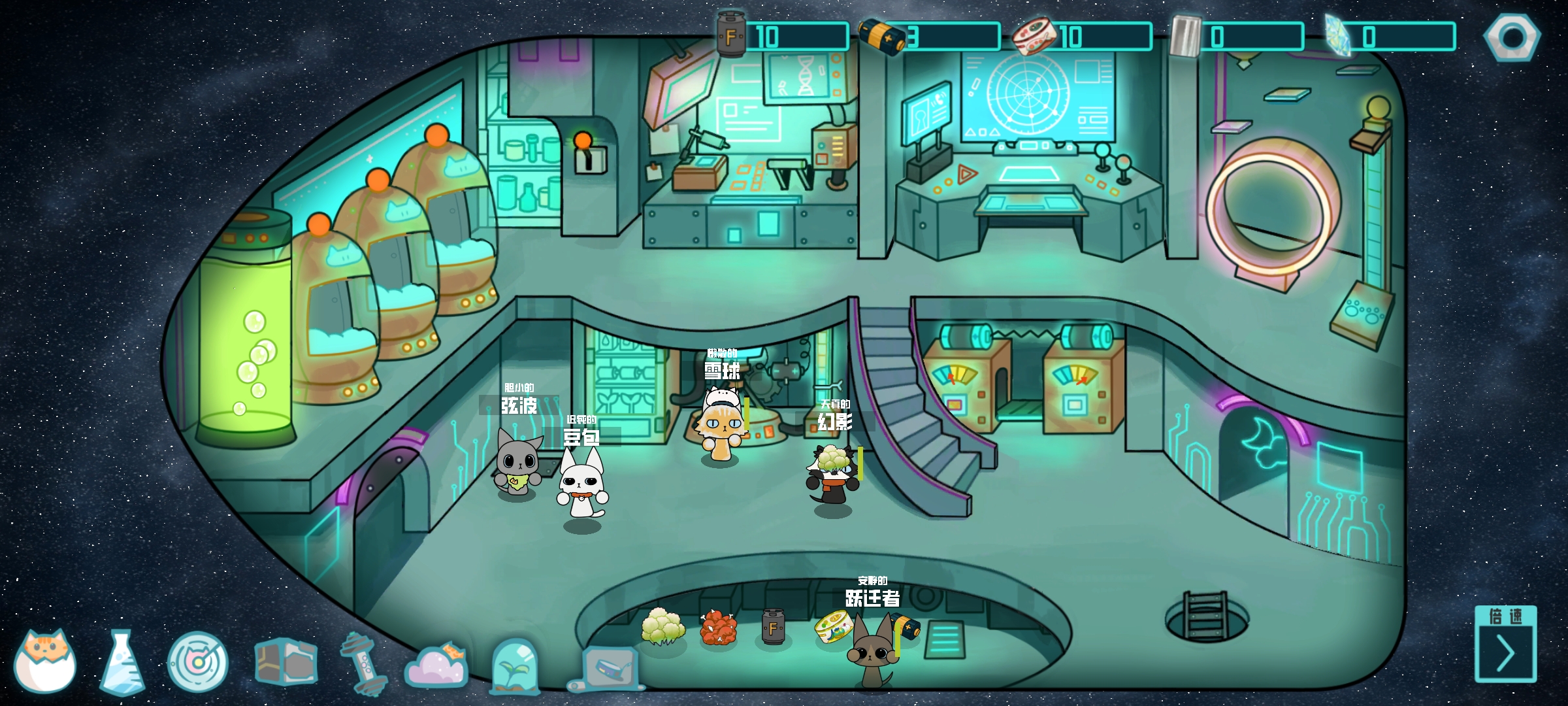The width and height of the screenshot is (1568, 706).
Task: Open the cat radar scanner icon
Action: point(197,662)
